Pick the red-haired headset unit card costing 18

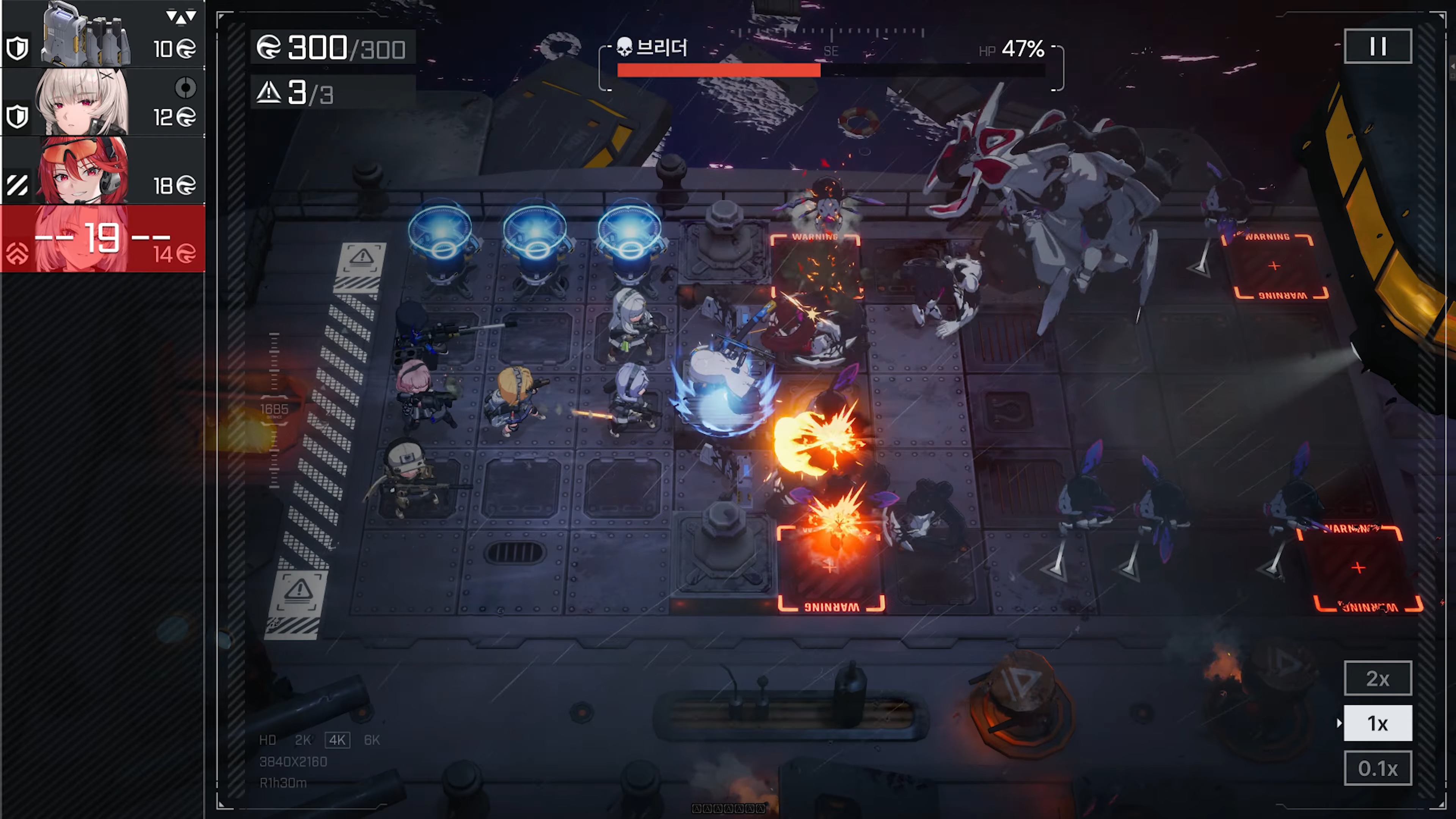pos(102,170)
